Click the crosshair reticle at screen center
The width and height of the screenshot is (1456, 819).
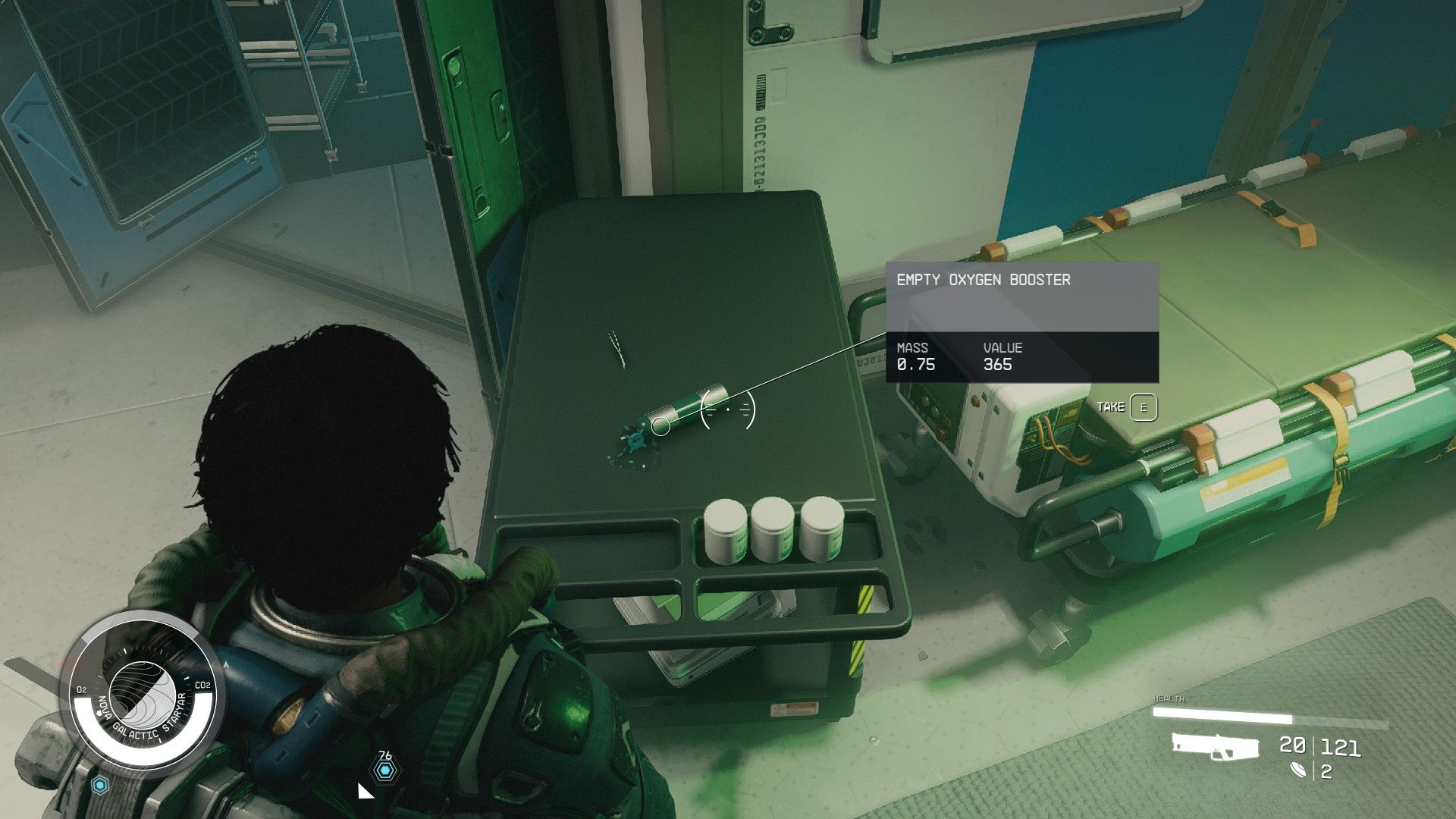click(x=728, y=408)
